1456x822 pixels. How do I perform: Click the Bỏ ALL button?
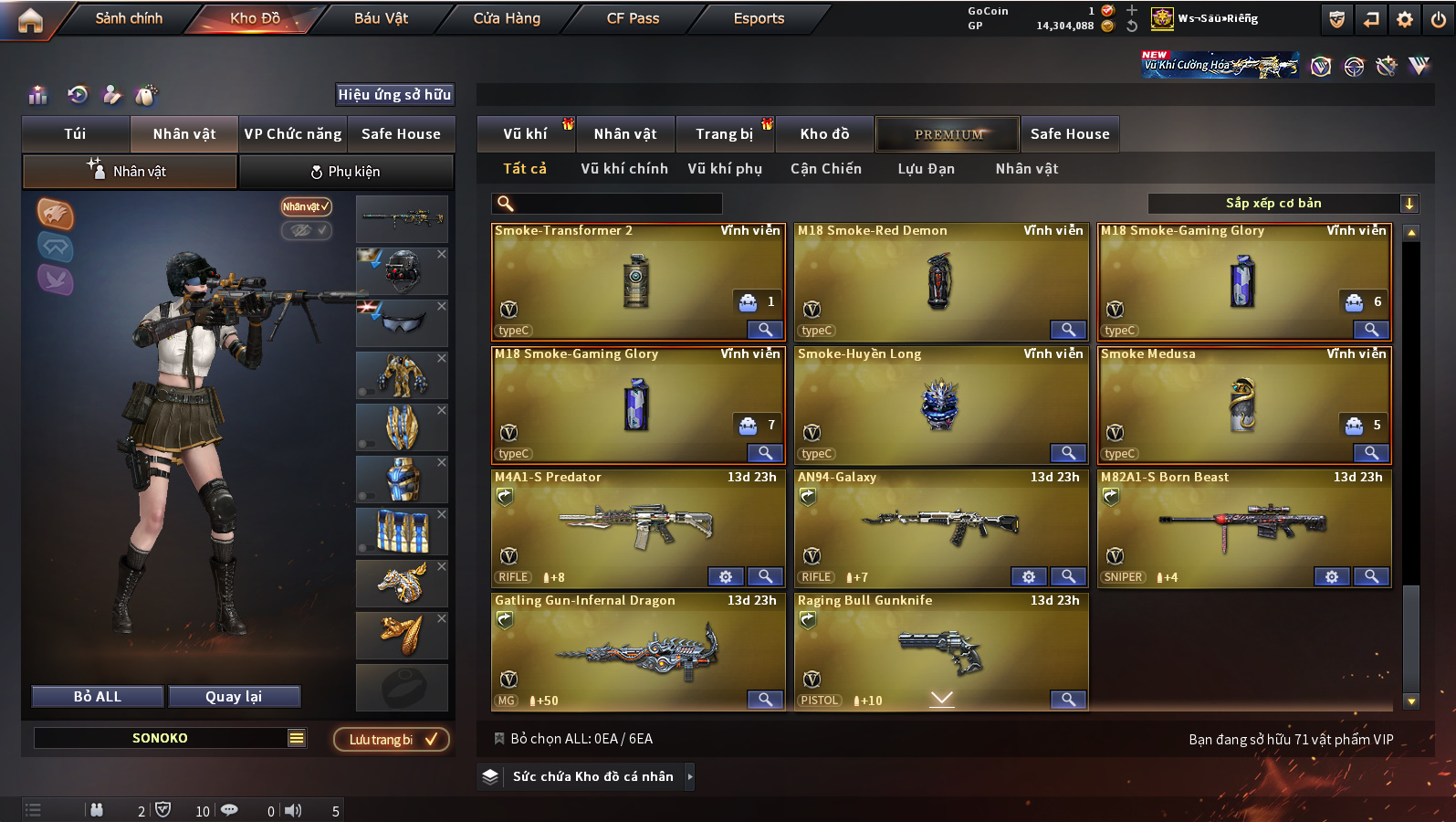click(98, 697)
